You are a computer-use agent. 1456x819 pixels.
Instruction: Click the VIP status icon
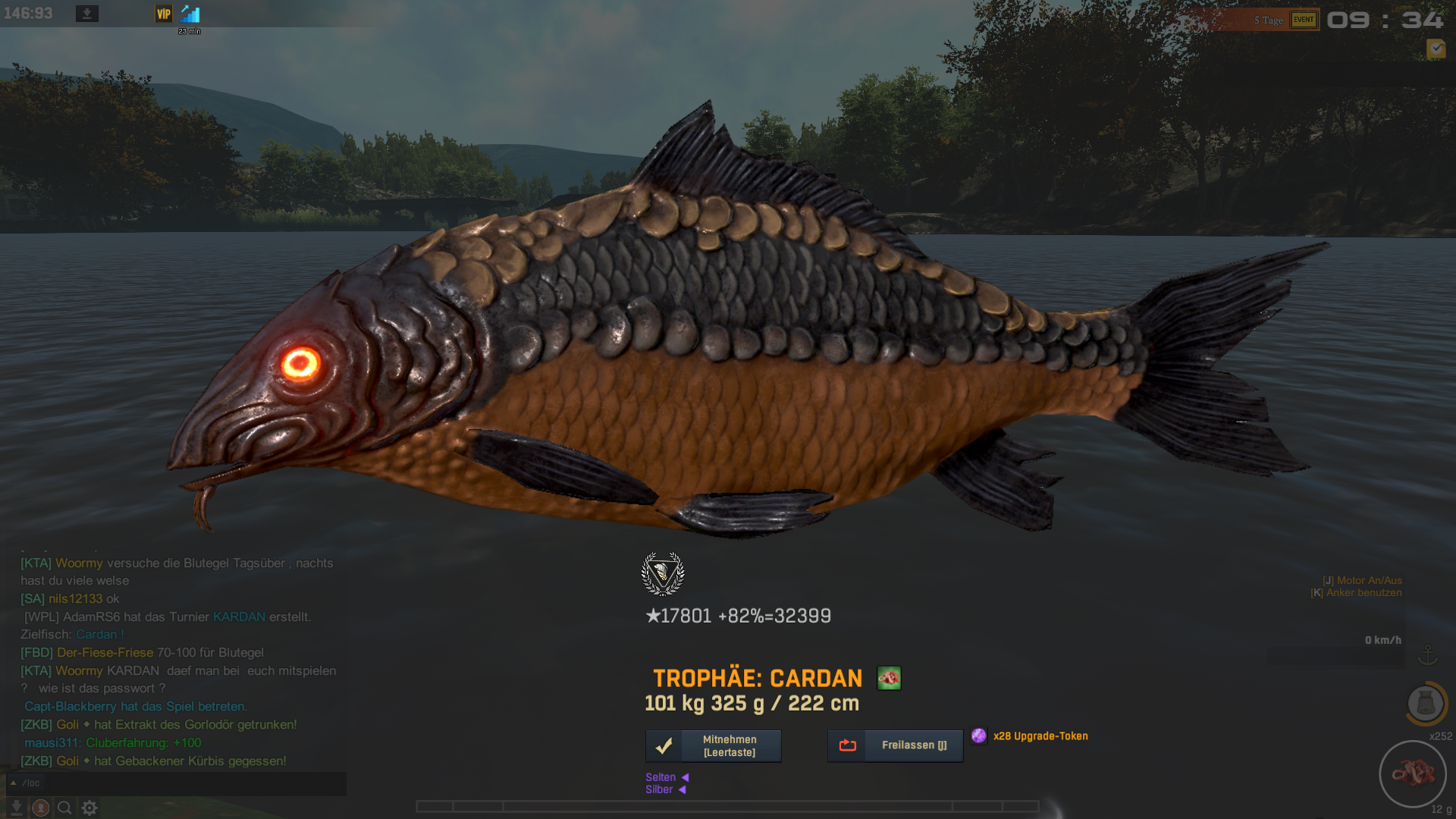pyautogui.click(x=164, y=14)
